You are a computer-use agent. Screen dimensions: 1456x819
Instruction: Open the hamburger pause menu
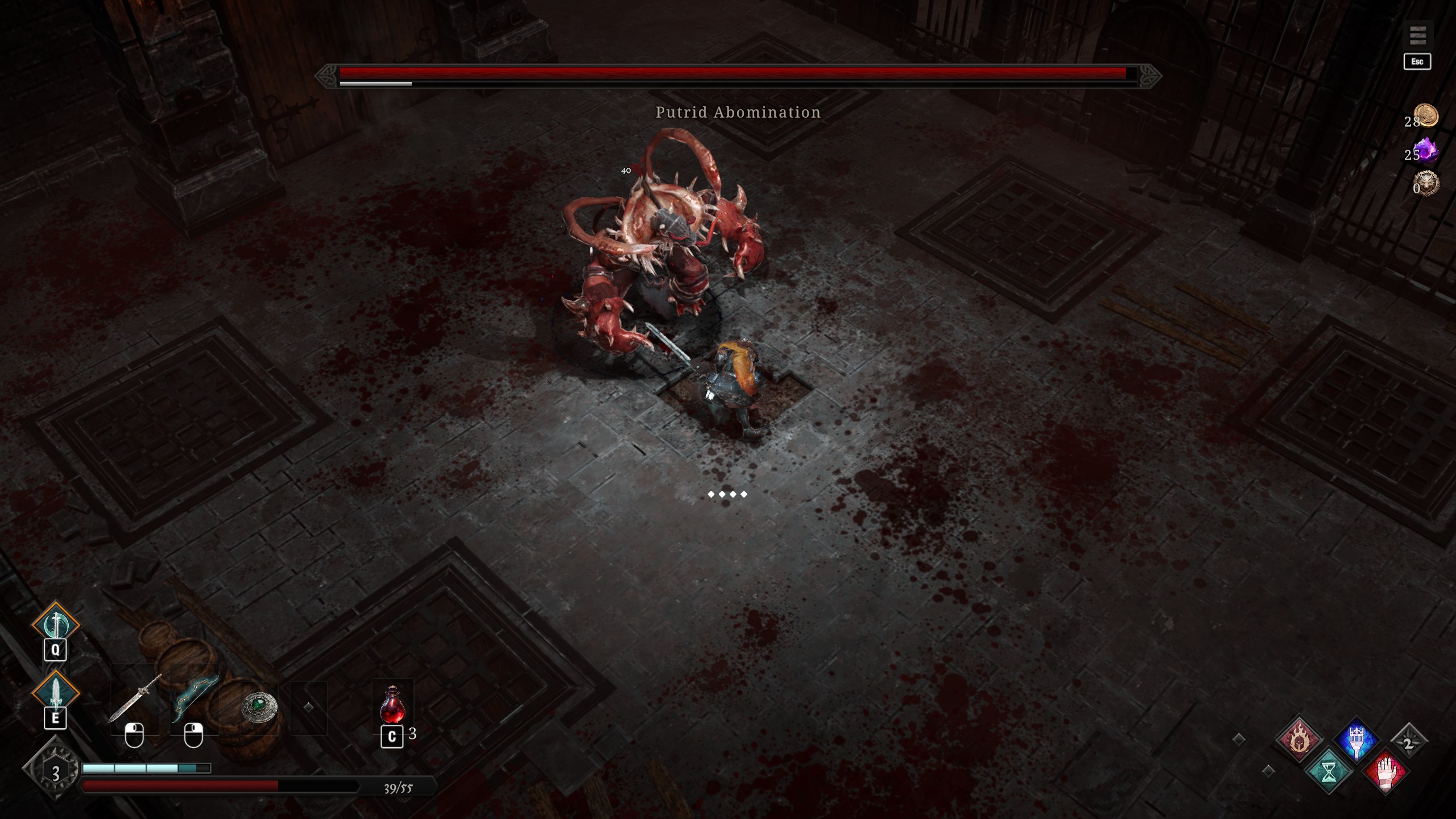tap(1417, 35)
